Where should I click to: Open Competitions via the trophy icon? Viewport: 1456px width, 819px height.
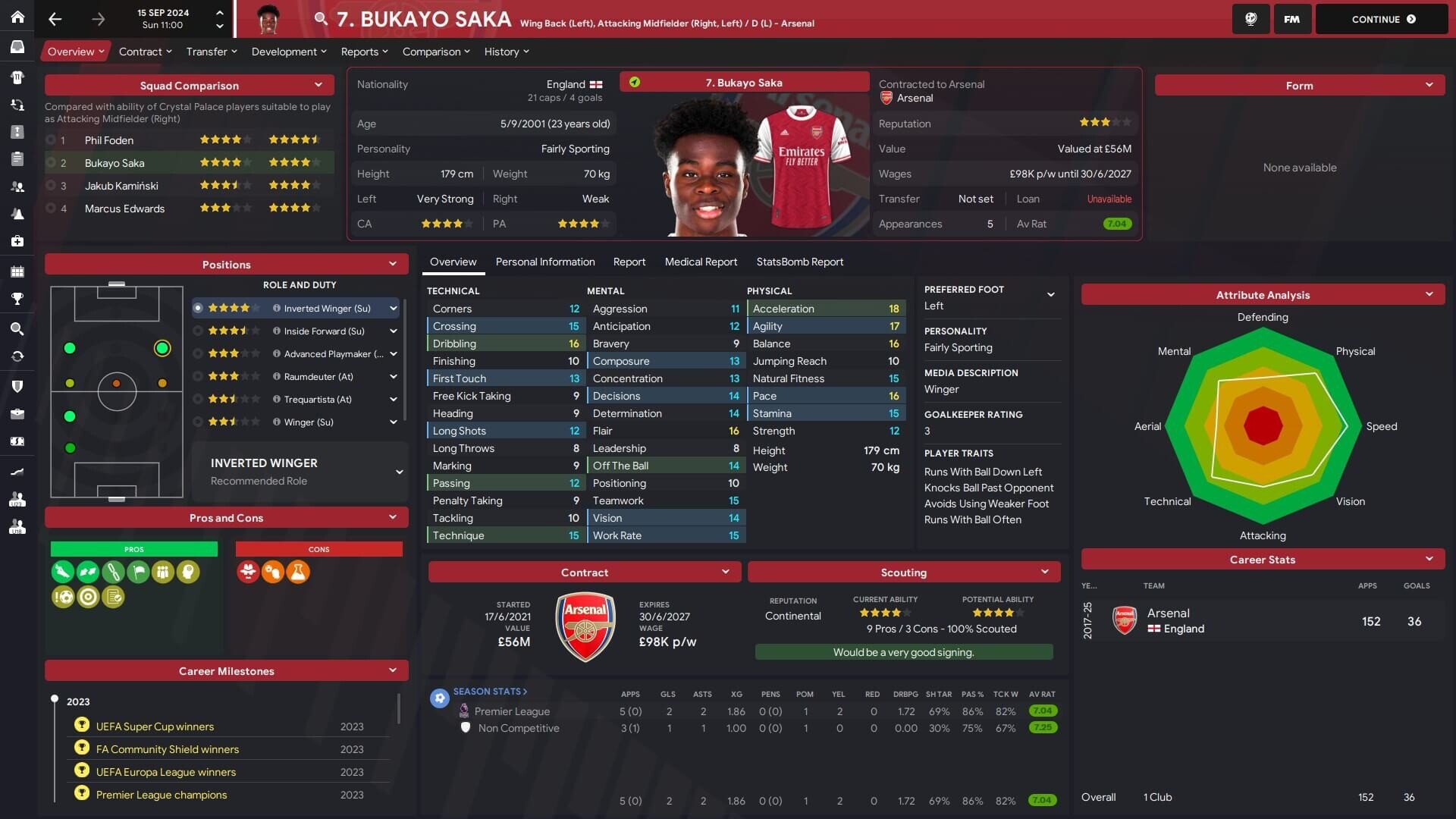pos(18,299)
